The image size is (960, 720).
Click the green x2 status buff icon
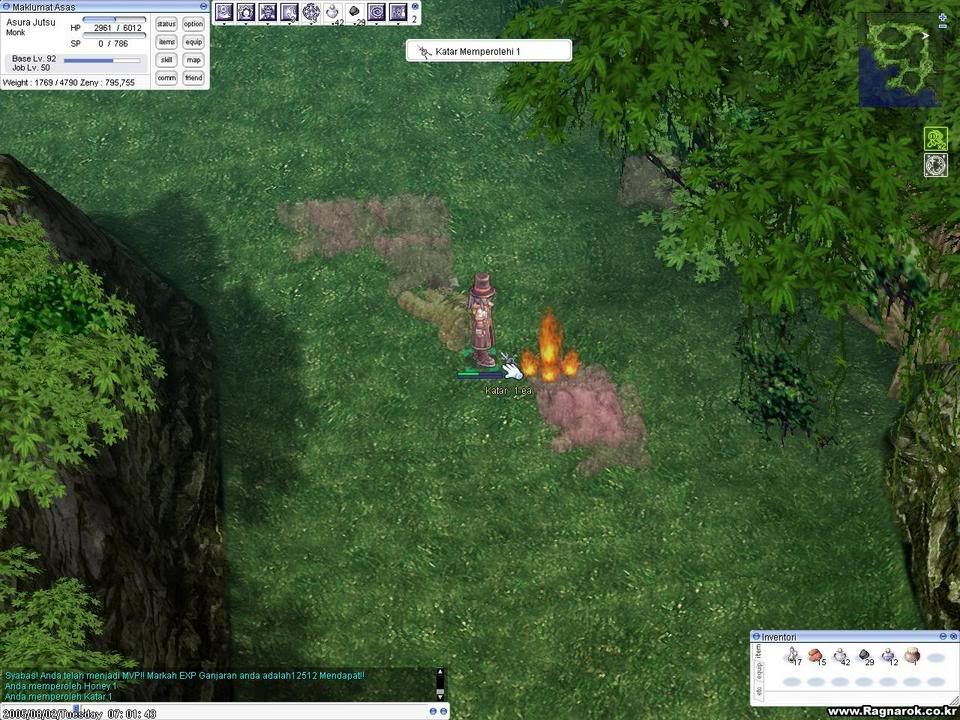click(x=936, y=139)
